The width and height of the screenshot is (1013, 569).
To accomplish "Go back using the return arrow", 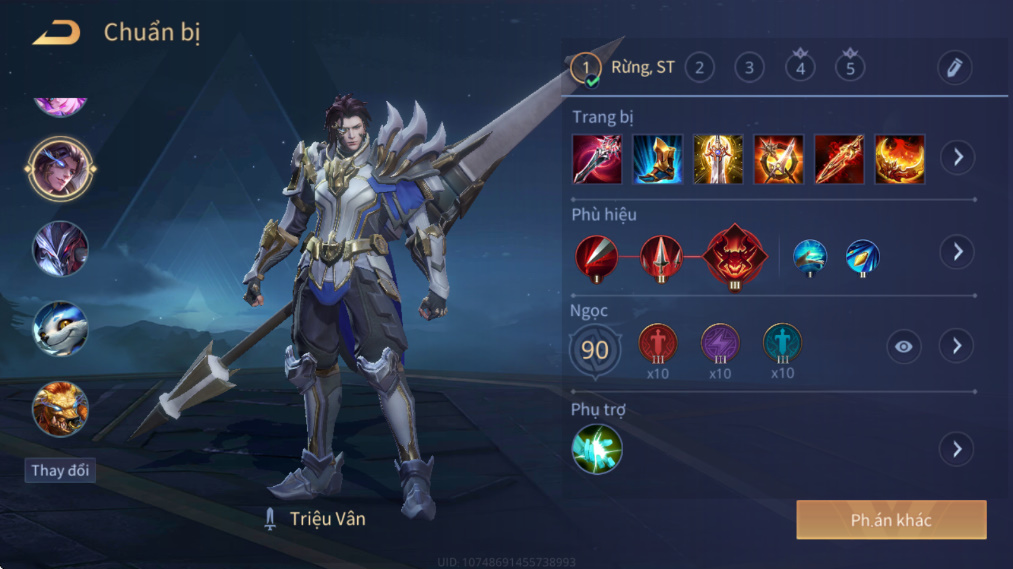I will click(56, 33).
